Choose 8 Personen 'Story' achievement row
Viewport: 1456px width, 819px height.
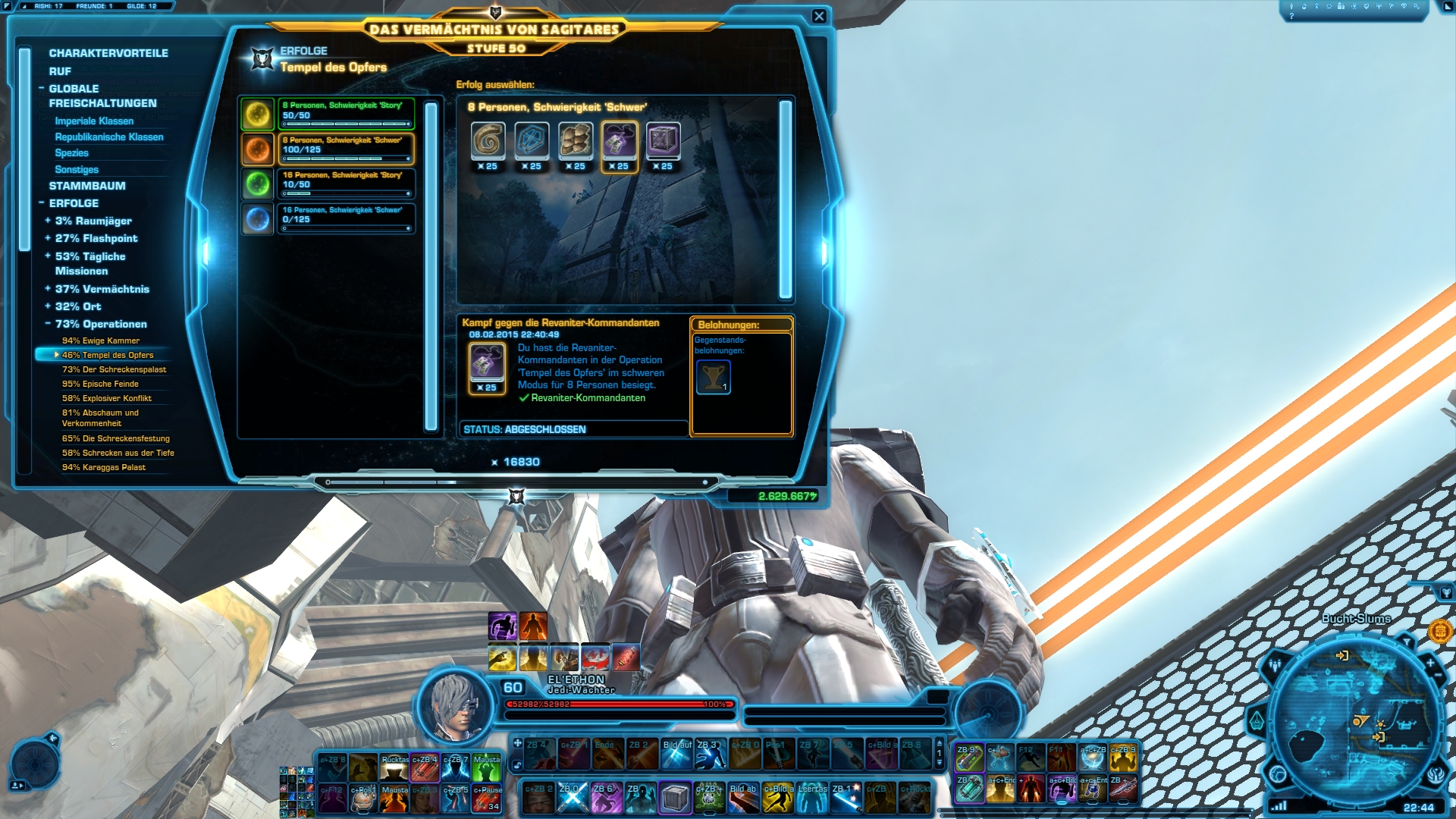[346, 114]
